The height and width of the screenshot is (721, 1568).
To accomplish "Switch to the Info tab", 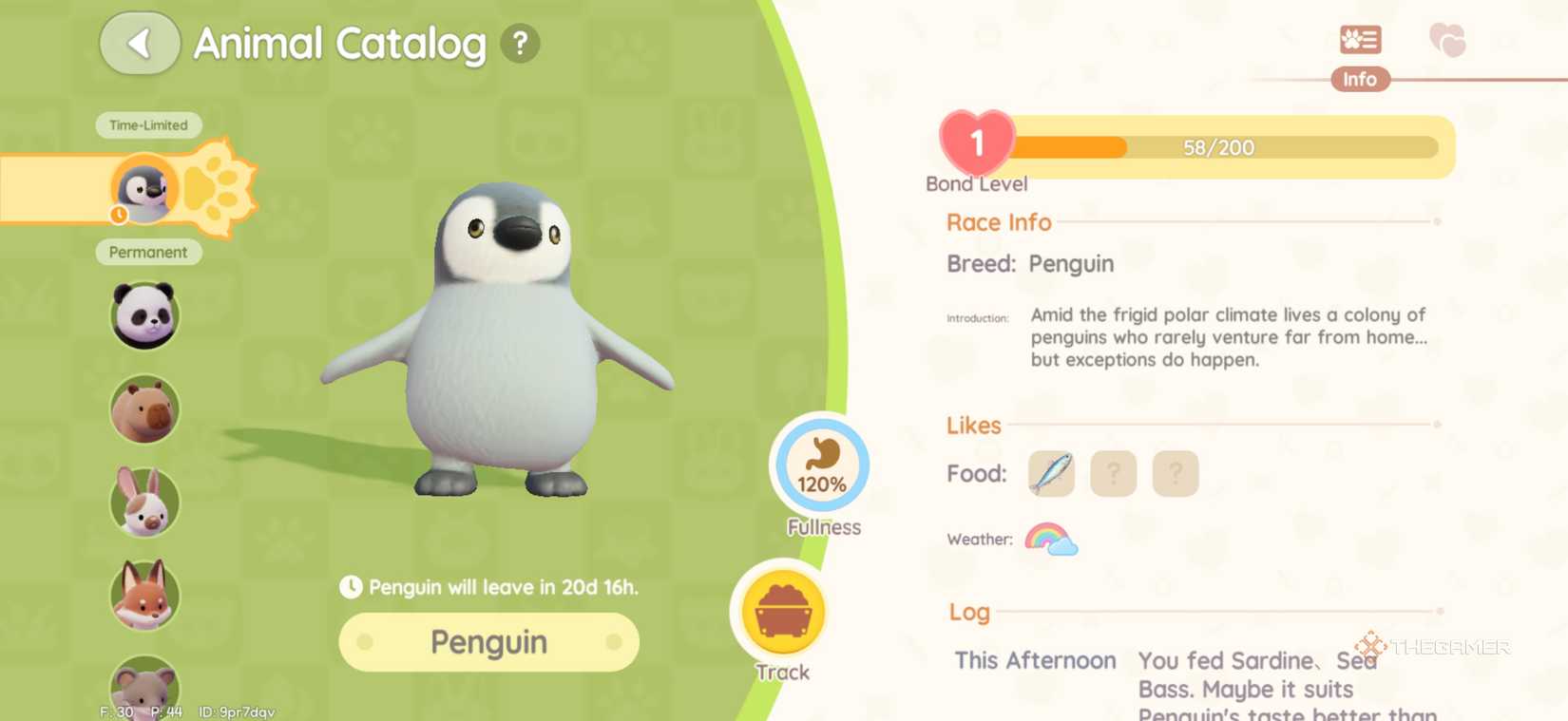I will (x=1359, y=79).
